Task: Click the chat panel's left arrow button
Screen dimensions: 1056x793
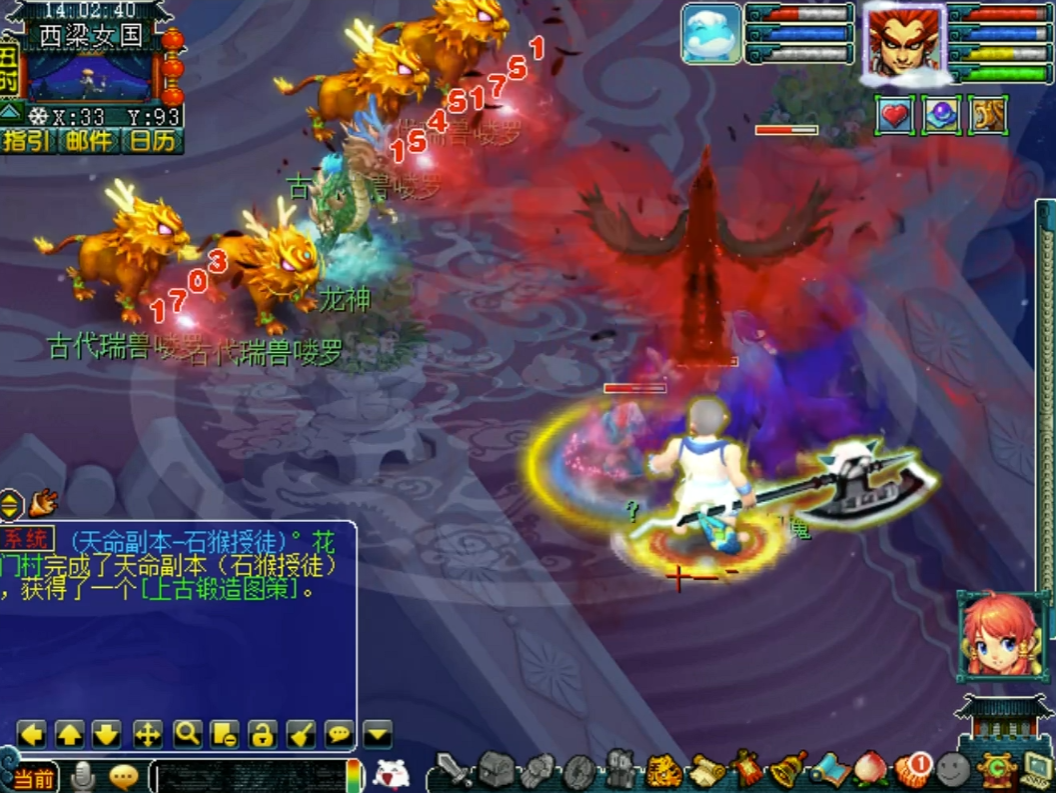Action: (32, 735)
